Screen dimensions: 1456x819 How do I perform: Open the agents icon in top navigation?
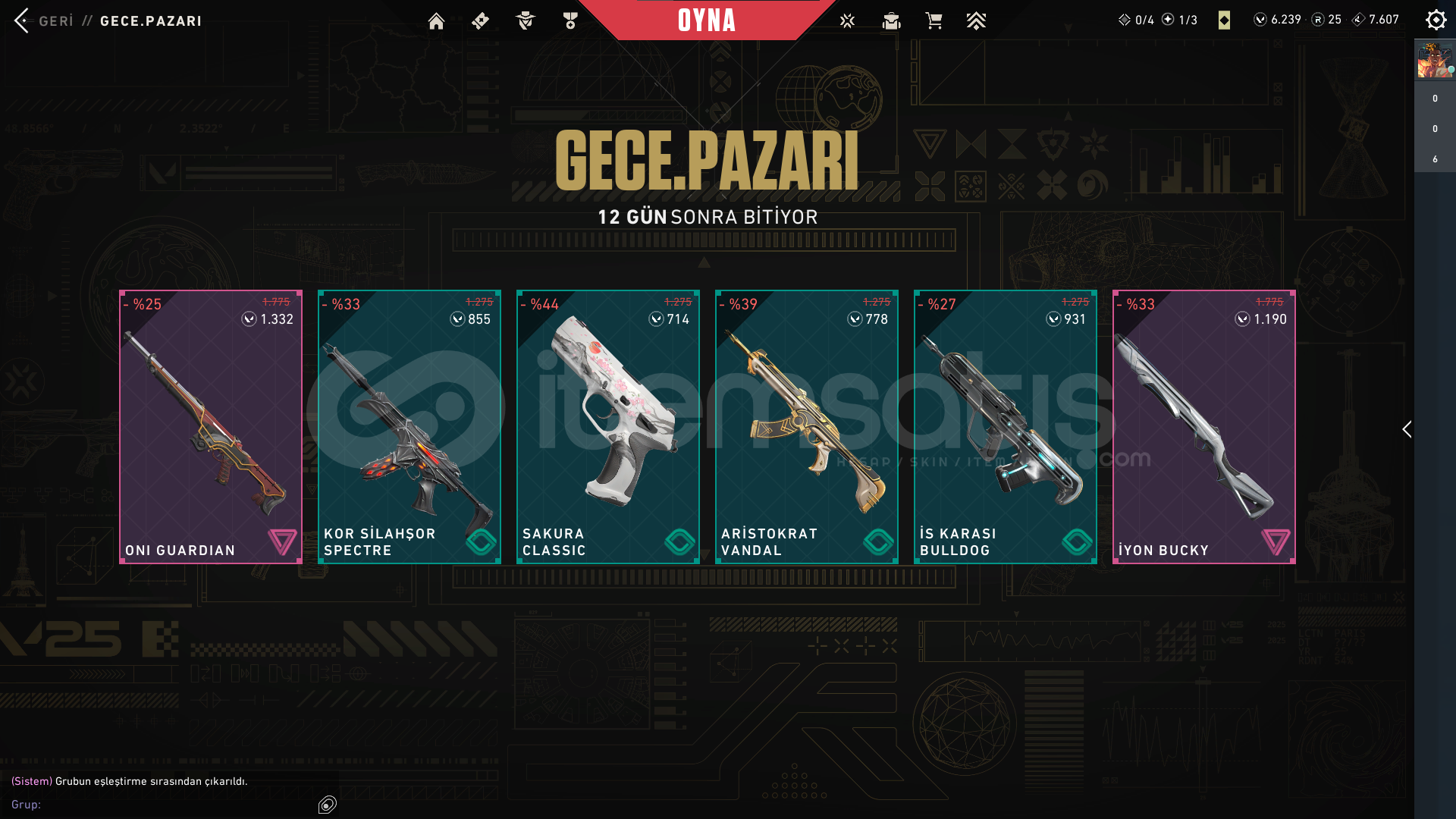[525, 21]
